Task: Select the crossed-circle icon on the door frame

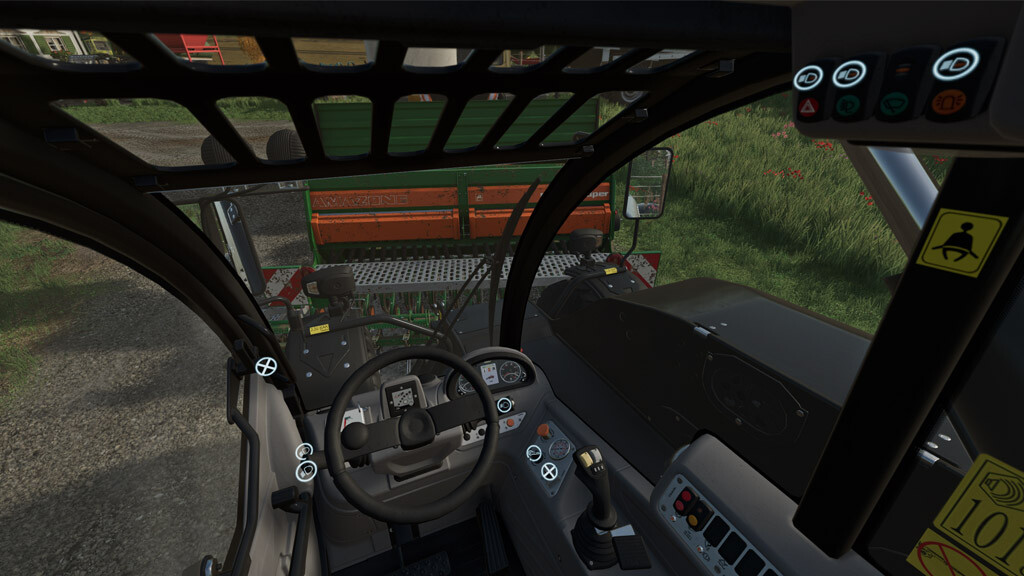Action: (x=266, y=366)
